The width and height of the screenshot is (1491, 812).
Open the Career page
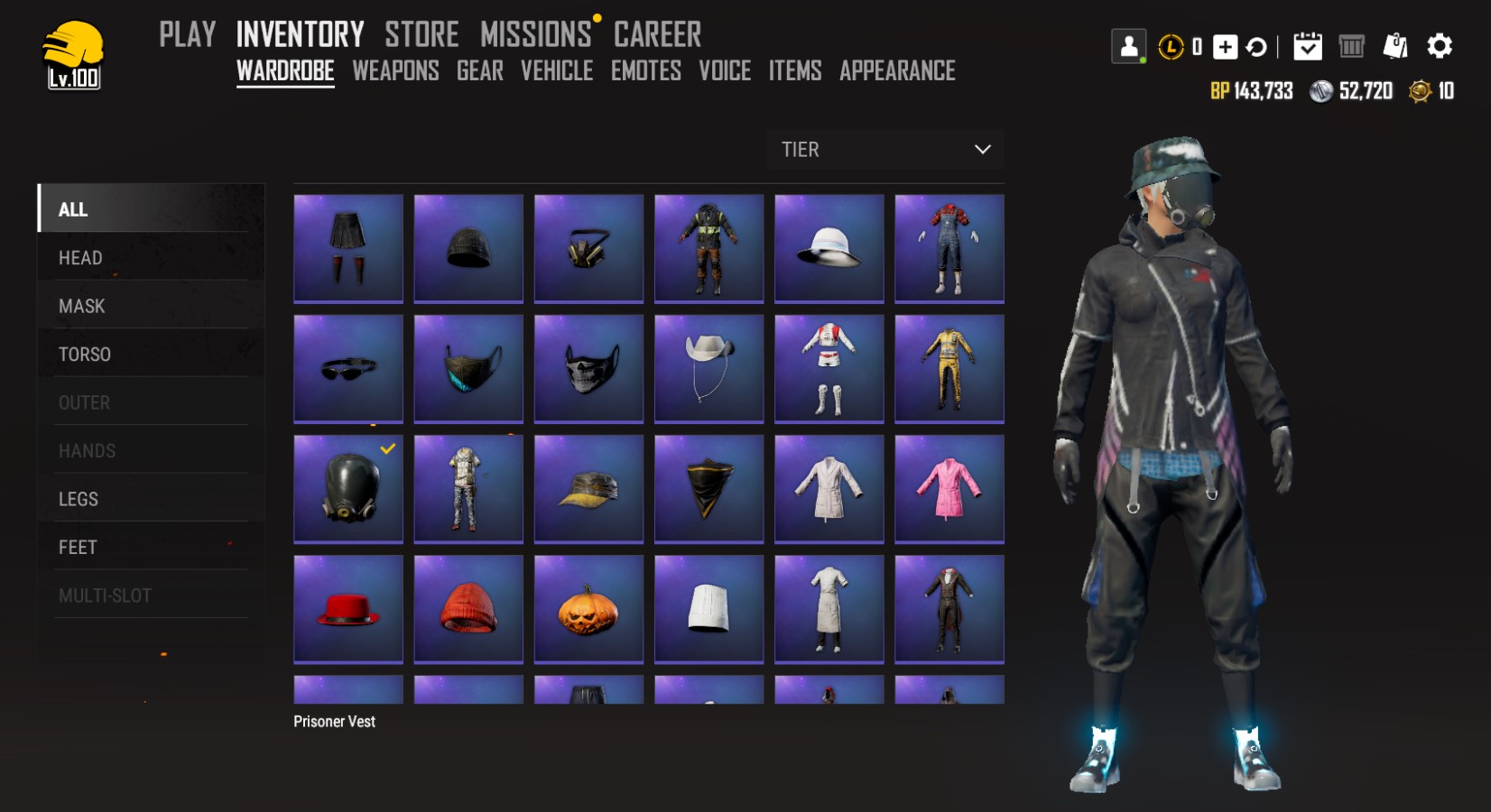[657, 34]
